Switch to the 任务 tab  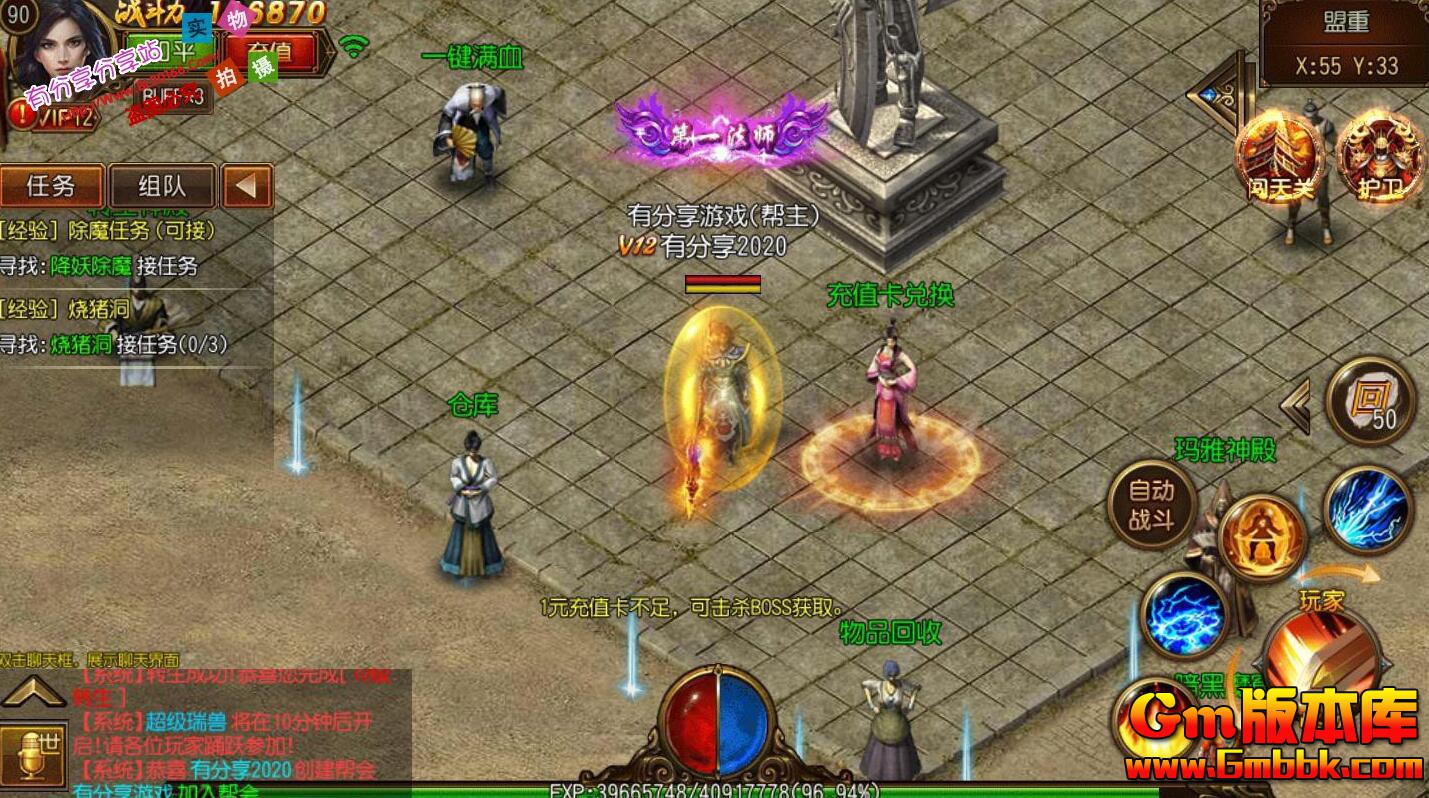pyautogui.click(x=52, y=187)
